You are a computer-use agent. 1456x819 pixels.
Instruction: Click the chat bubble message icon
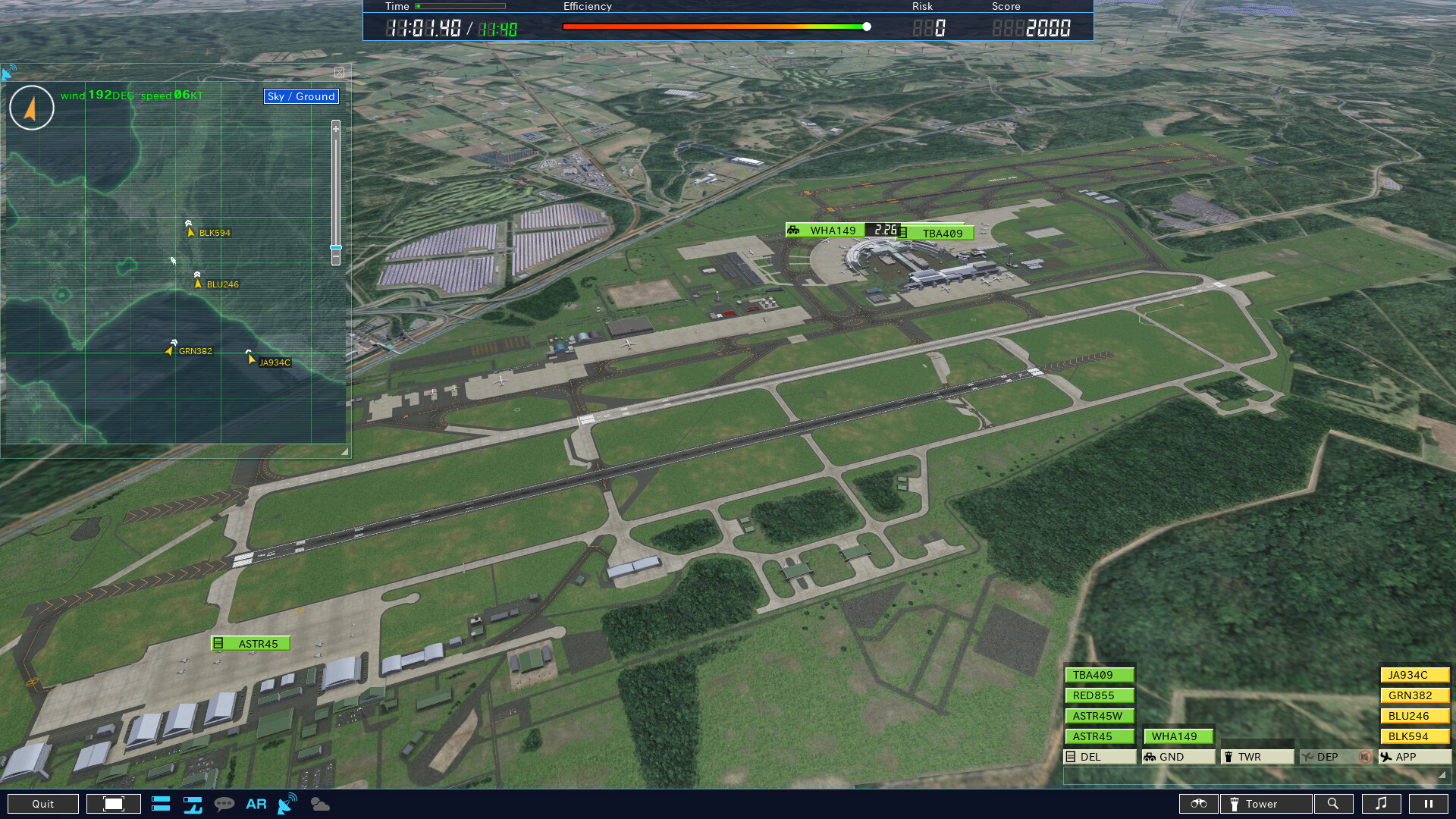pos(224,804)
